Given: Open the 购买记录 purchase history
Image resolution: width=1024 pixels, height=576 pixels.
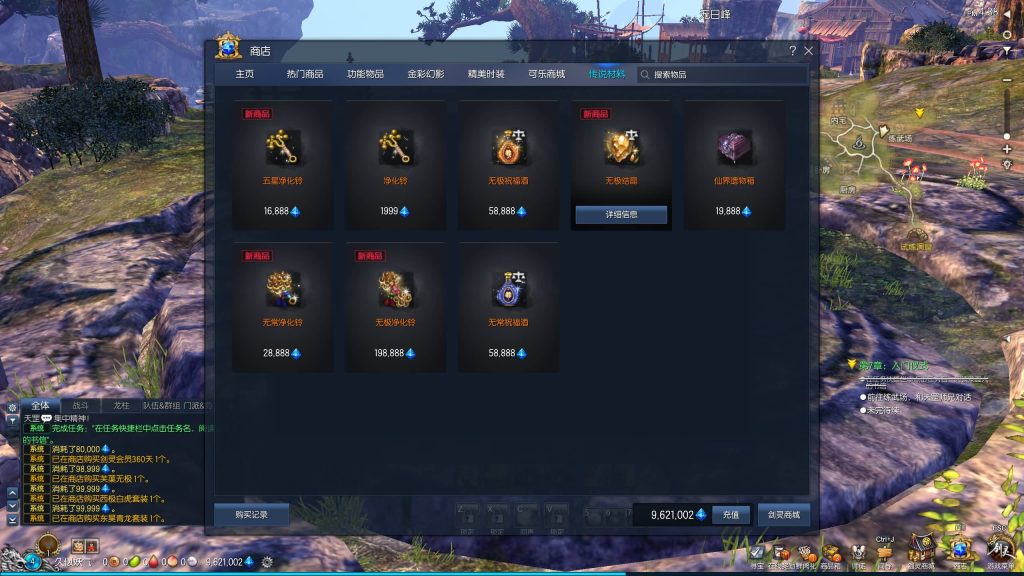Looking at the screenshot, I should [x=251, y=514].
